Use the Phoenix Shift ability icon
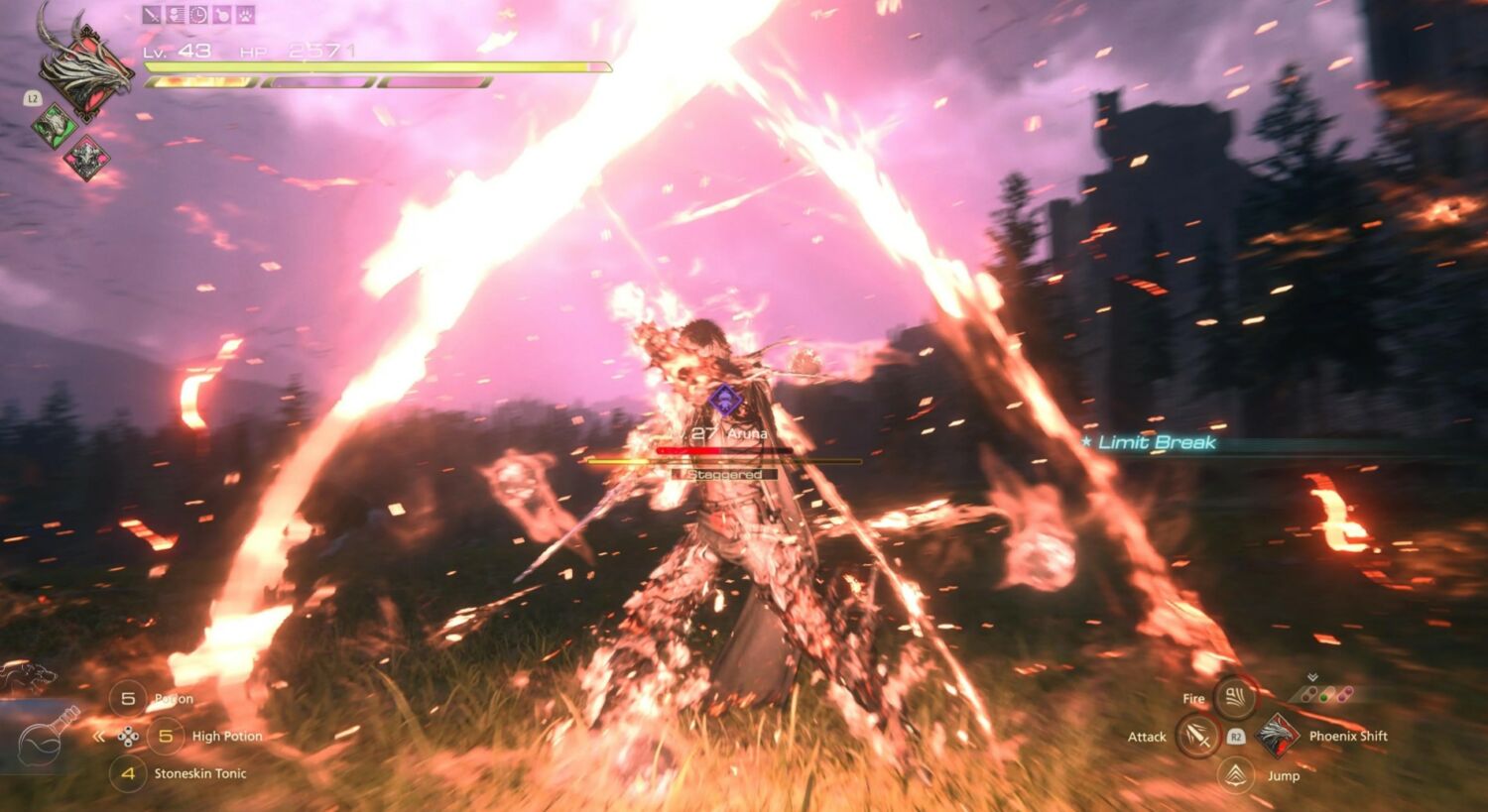Viewport: 1488px width, 812px height. click(1278, 736)
